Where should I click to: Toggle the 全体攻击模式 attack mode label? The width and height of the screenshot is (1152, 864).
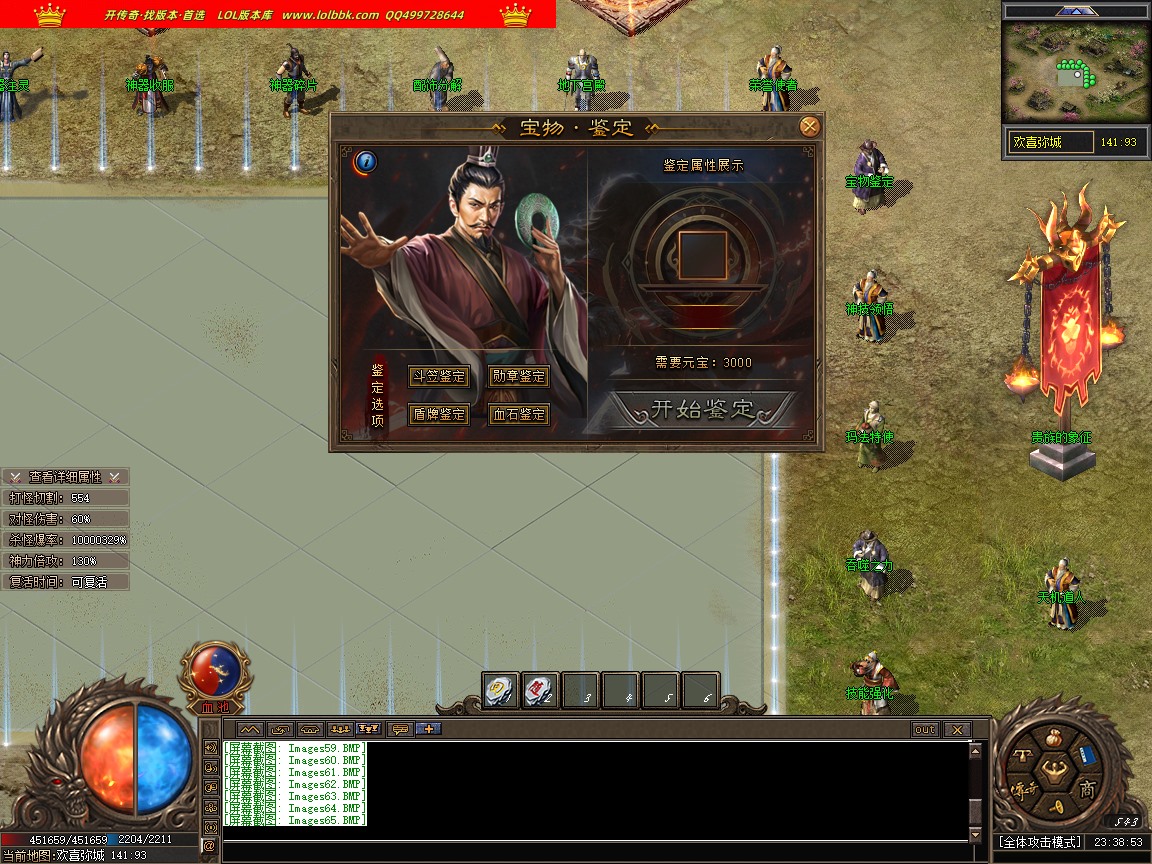click(x=1039, y=842)
